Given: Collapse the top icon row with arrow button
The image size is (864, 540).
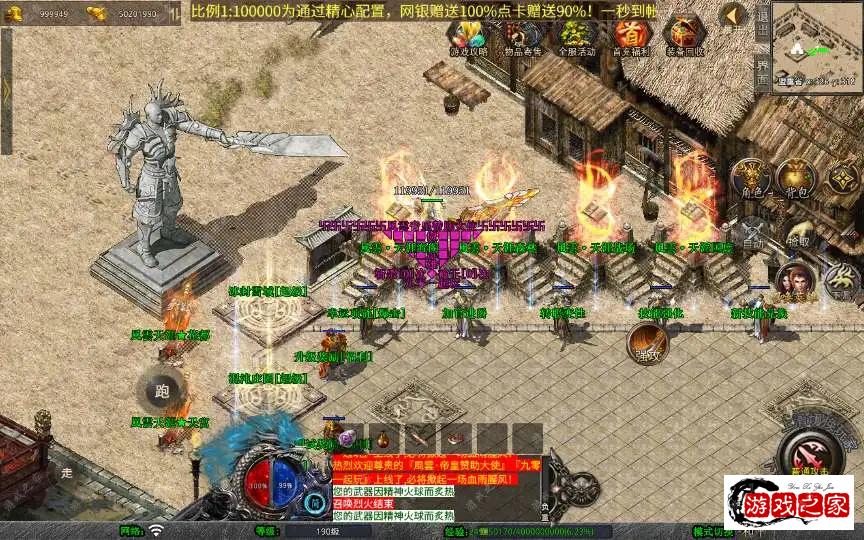Looking at the screenshot, I should (736, 15).
